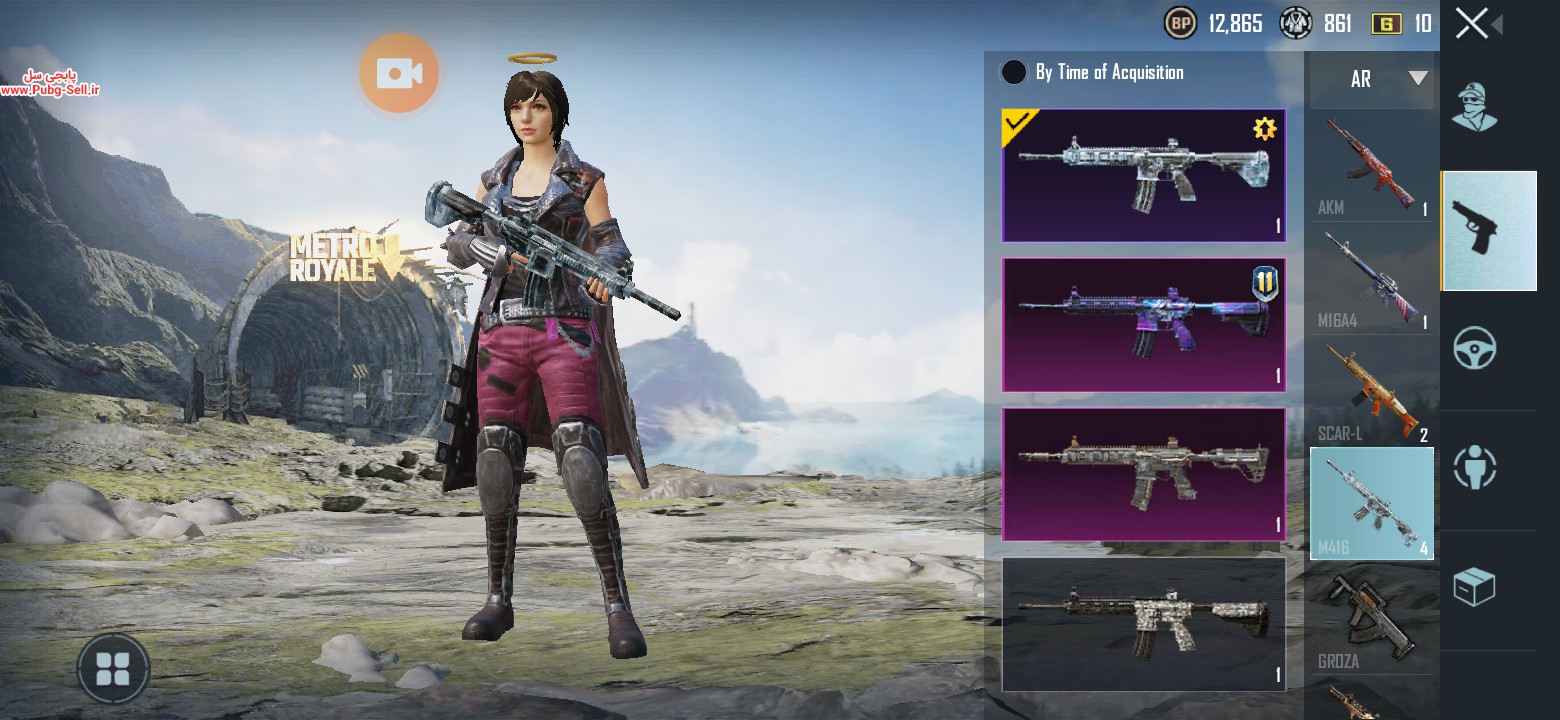Switch to the character outfit tab
The image size is (1560, 720).
(x=1475, y=108)
